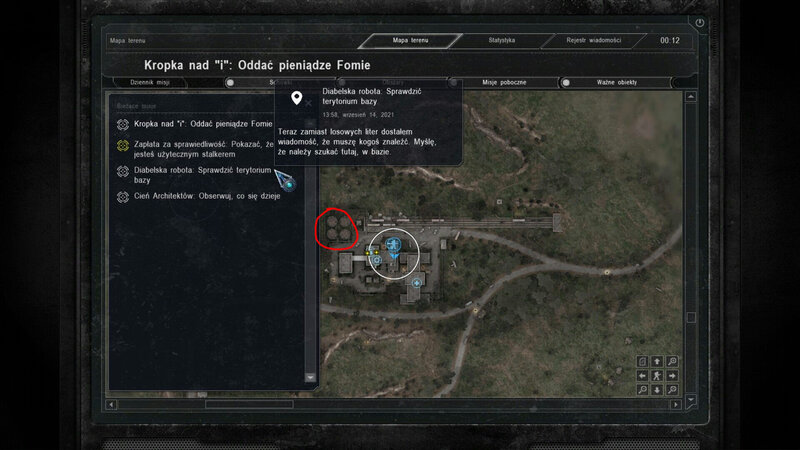
Task: Pan the map up with arrow button
Action: 656,361
